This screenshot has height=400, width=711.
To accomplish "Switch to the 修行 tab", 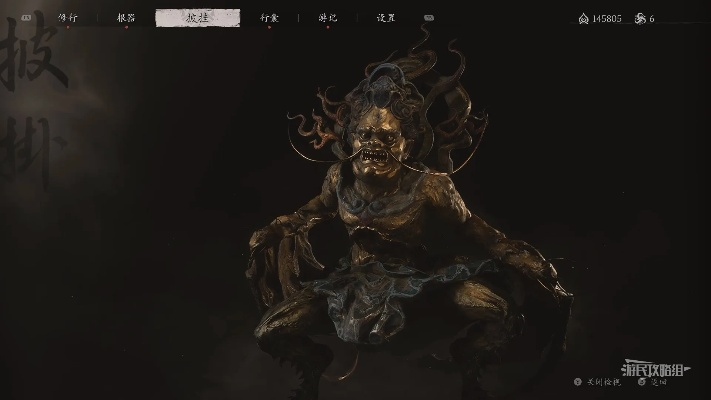I will coord(68,18).
